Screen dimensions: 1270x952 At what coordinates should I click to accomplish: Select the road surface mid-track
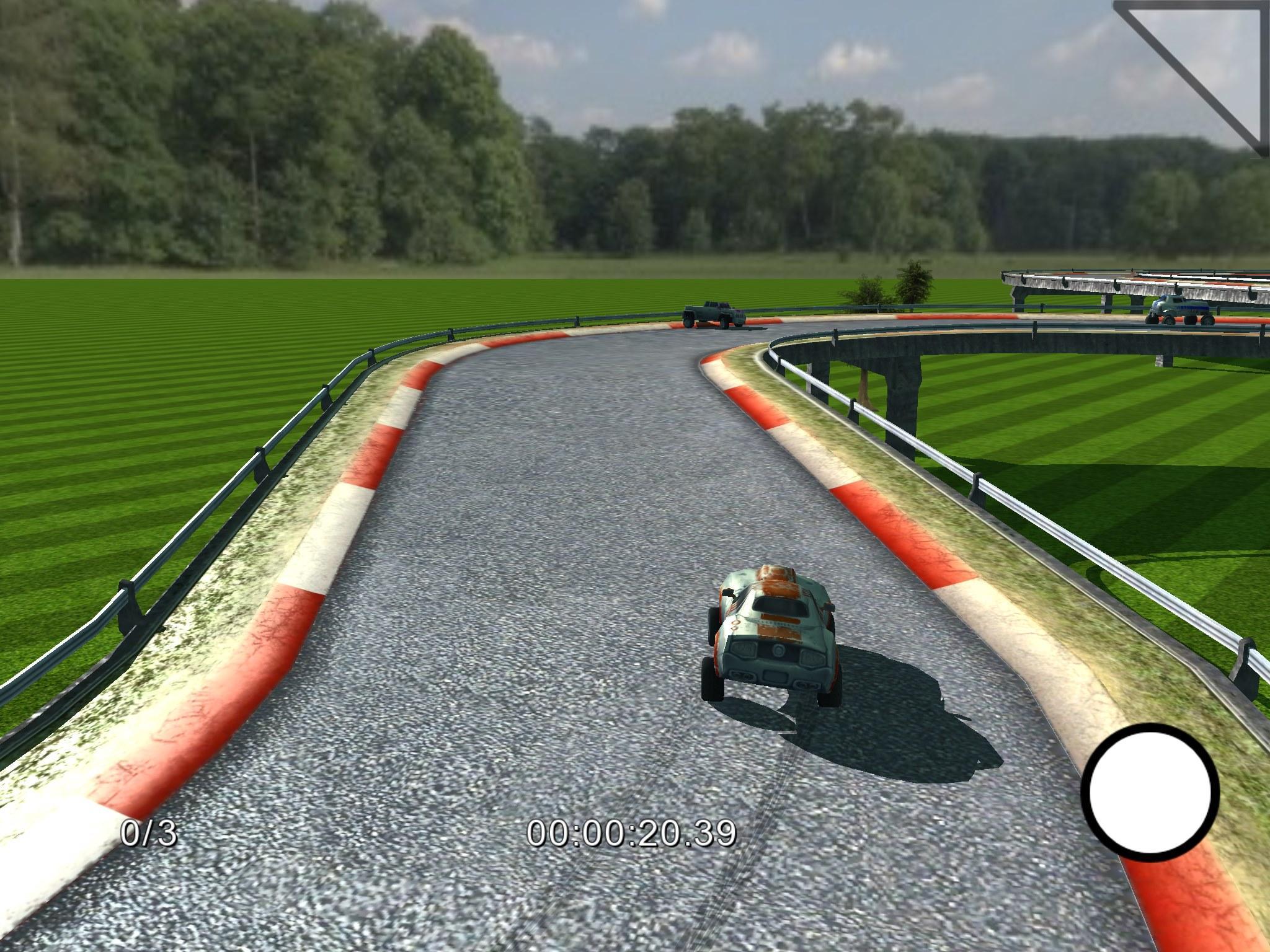527,558
